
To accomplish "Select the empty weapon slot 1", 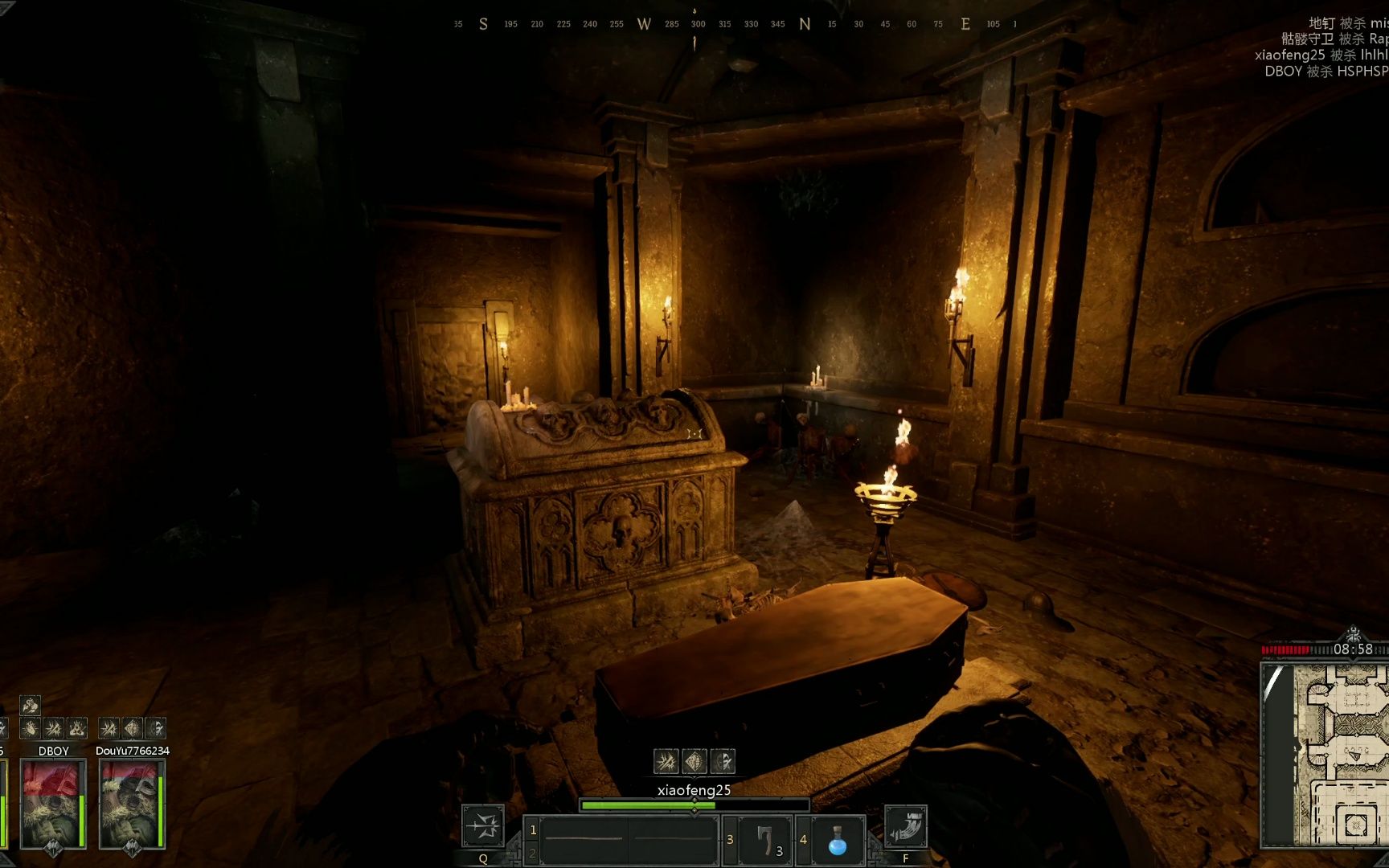I will coord(584,840).
